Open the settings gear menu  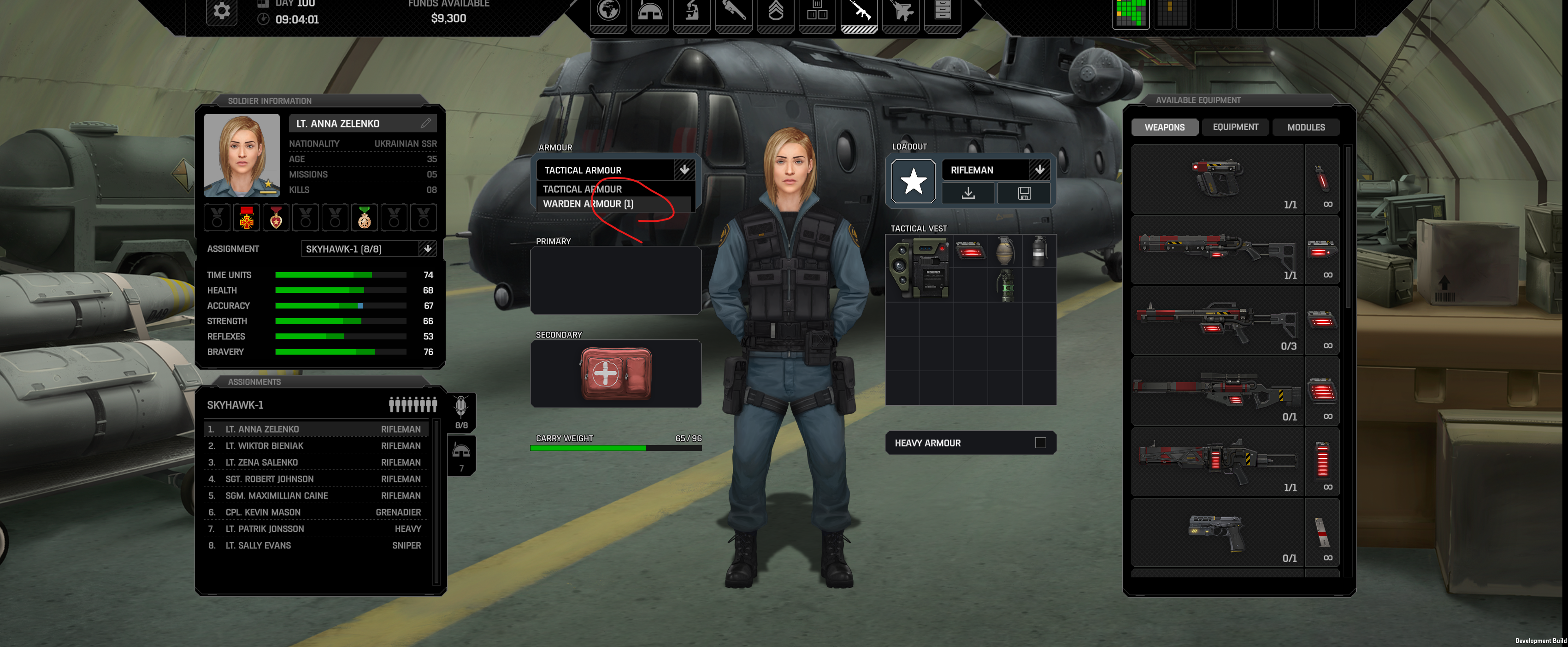(221, 11)
